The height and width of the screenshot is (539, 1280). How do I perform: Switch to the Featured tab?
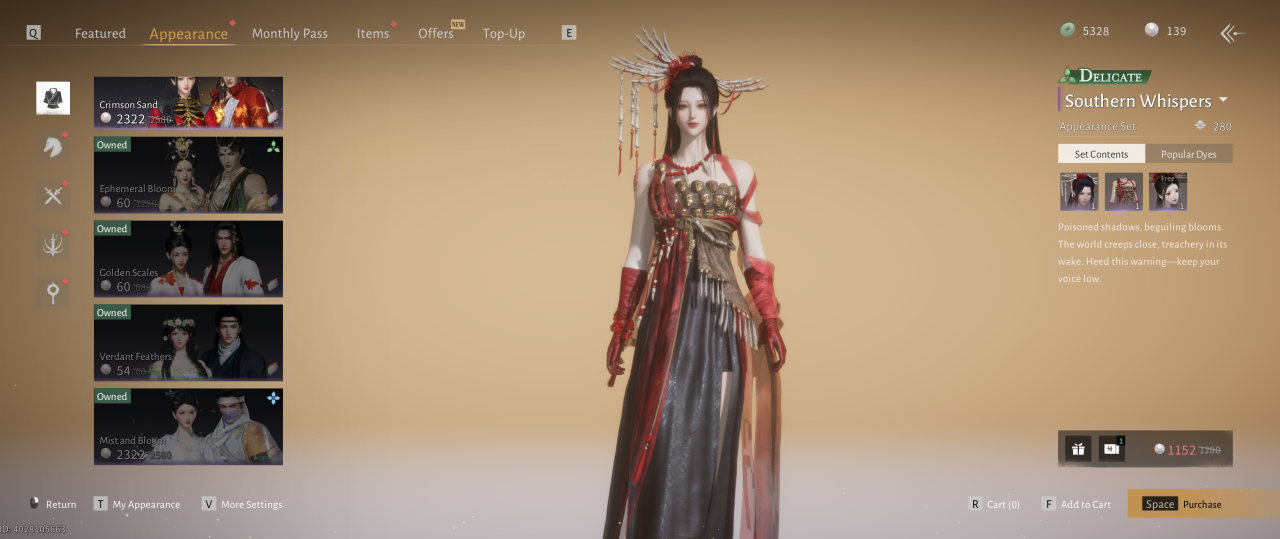coord(100,33)
